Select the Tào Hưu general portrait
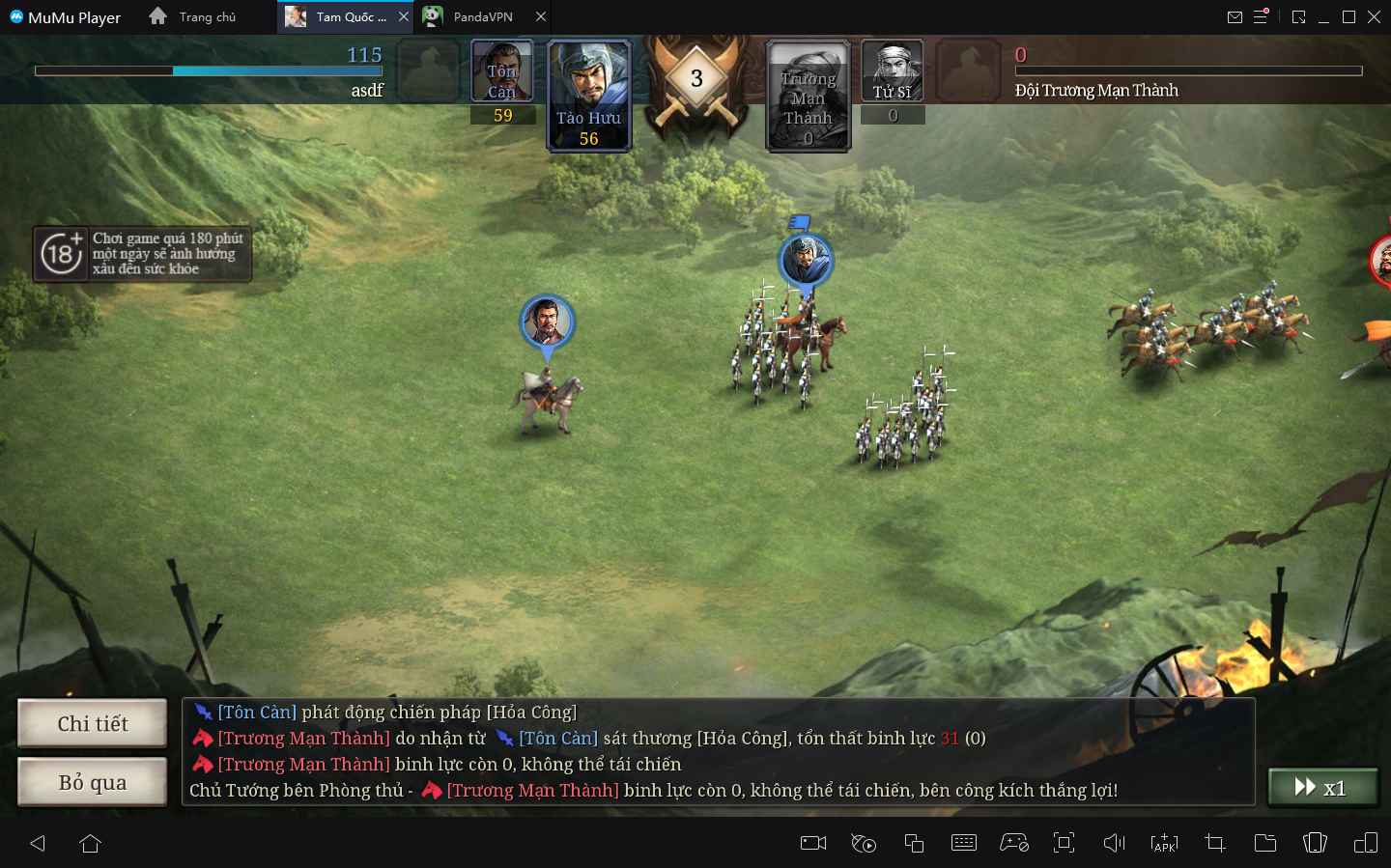Image resolution: width=1391 pixels, height=868 pixels. (589, 95)
